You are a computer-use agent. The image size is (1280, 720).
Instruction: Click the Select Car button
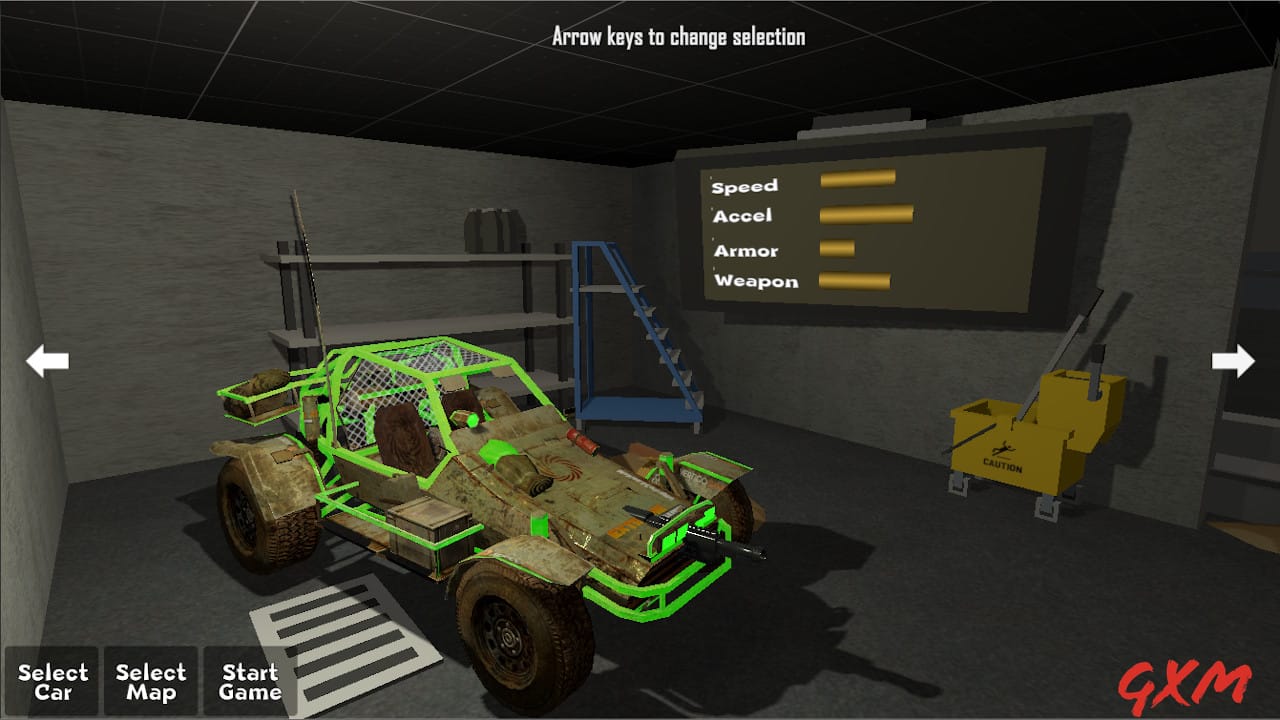coord(53,682)
